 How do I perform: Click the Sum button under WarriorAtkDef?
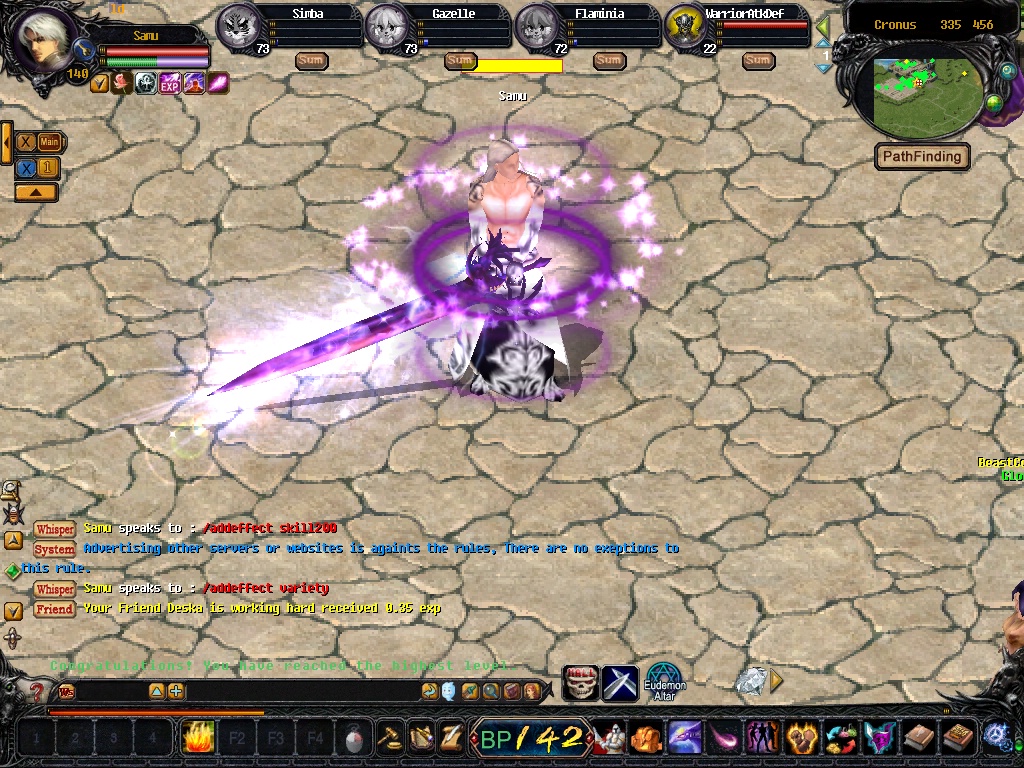pyautogui.click(x=758, y=61)
